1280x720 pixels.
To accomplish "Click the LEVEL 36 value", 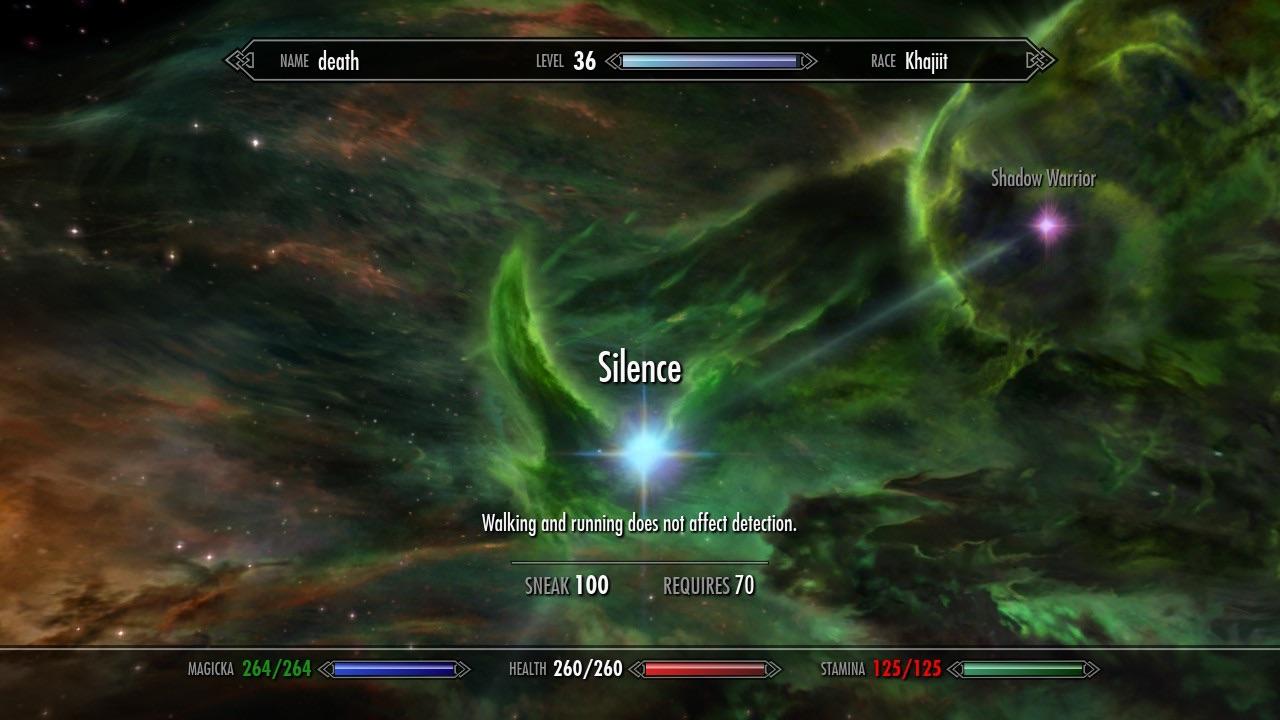I will coord(585,61).
